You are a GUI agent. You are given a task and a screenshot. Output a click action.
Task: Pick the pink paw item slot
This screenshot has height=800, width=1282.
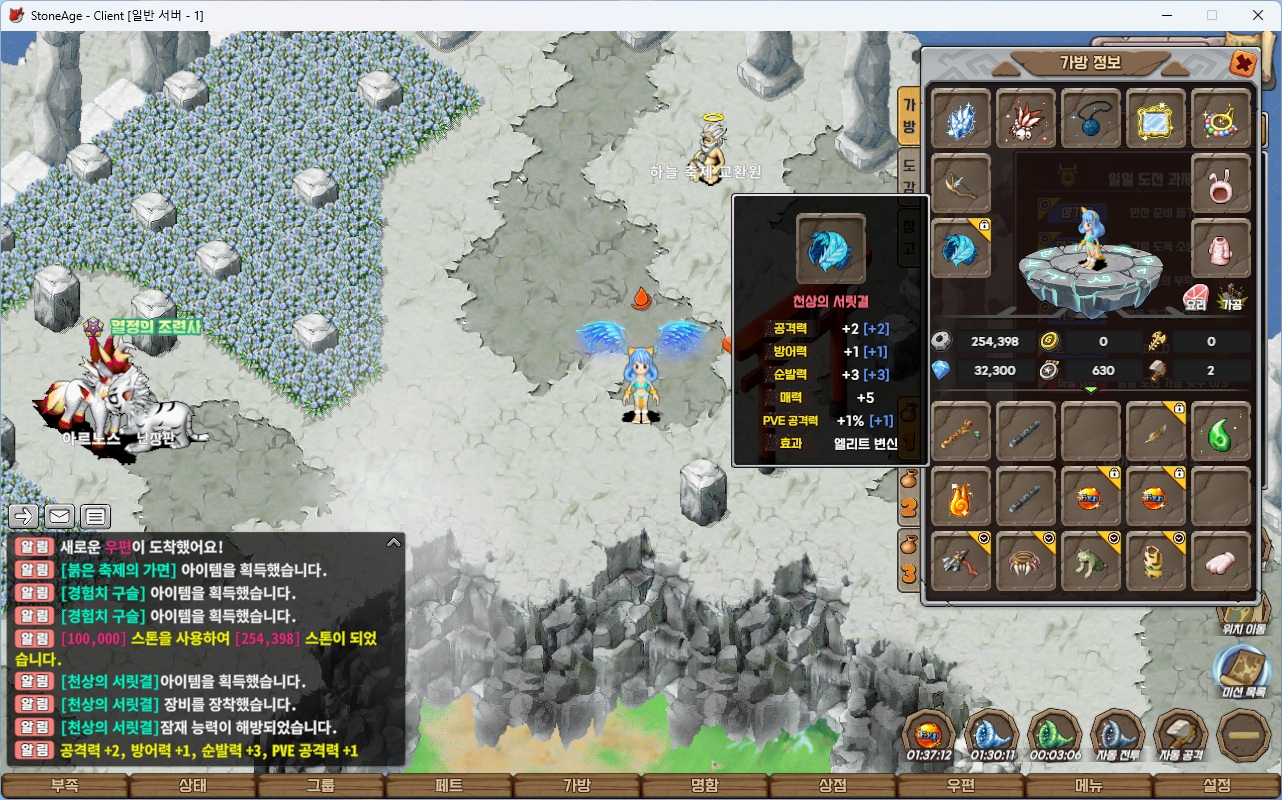point(1221,561)
